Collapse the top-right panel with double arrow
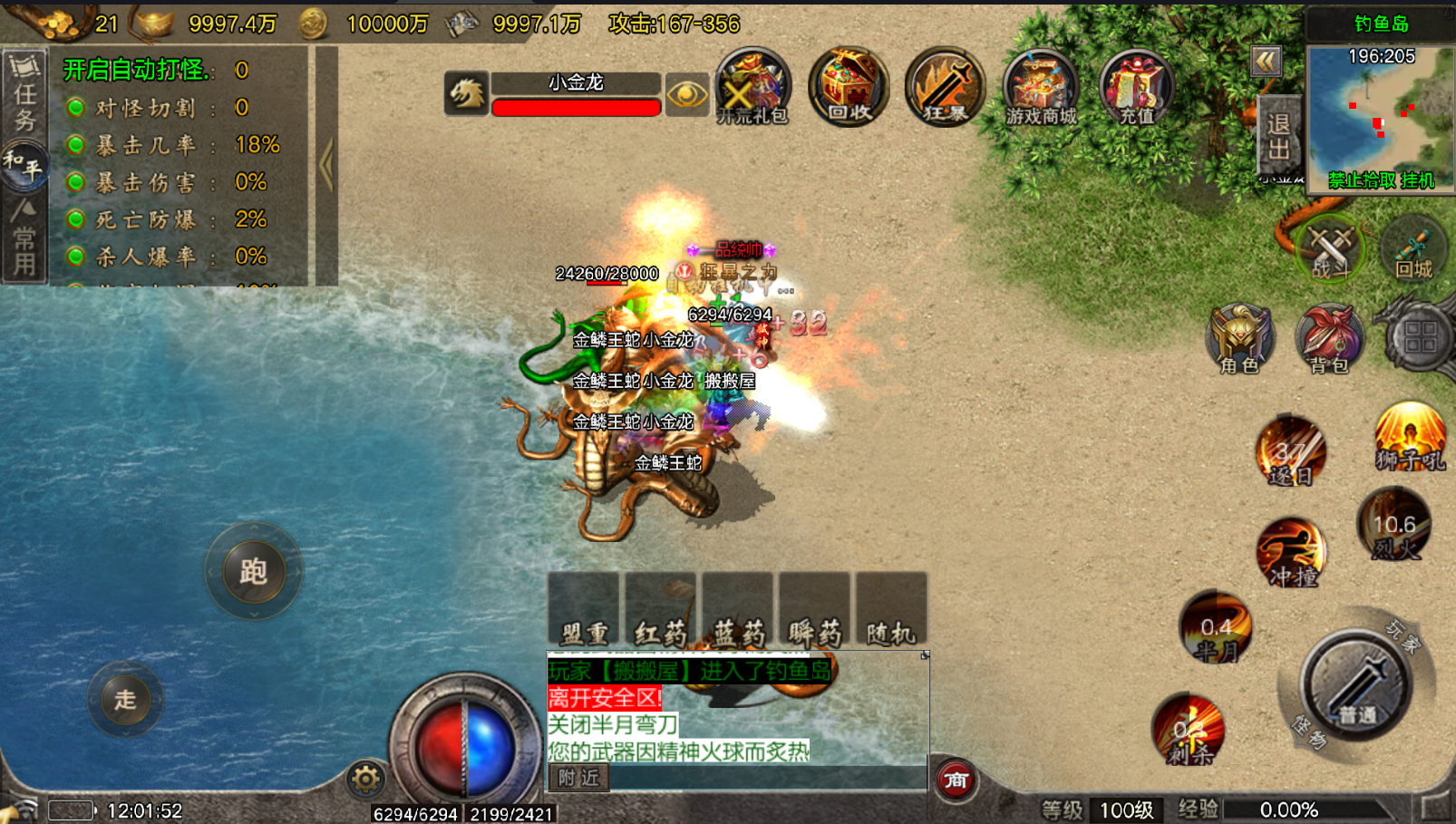This screenshot has height=824, width=1456. (x=1266, y=62)
